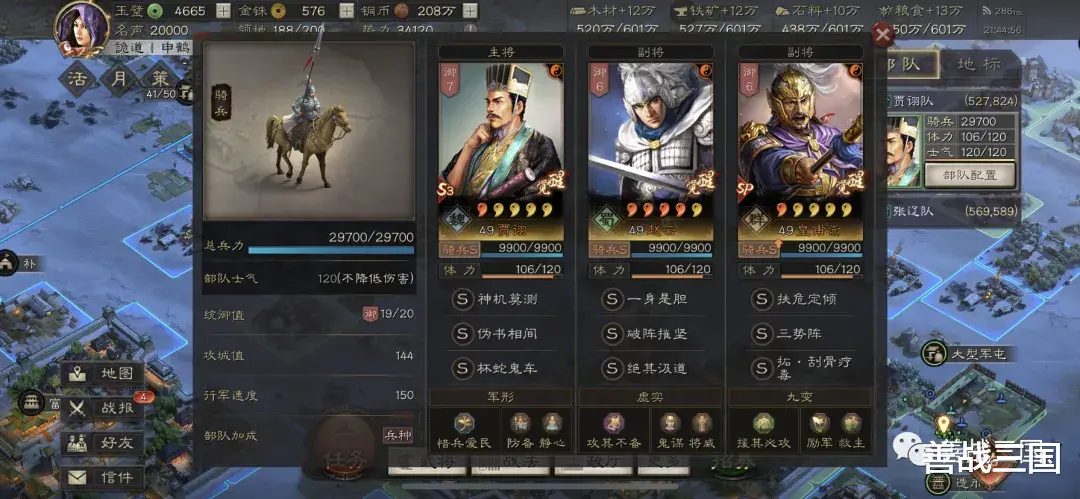The height and width of the screenshot is (499, 1080).
Task: Select the 贾诩 main general card
Action: pyautogui.click(x=501, y=150)
